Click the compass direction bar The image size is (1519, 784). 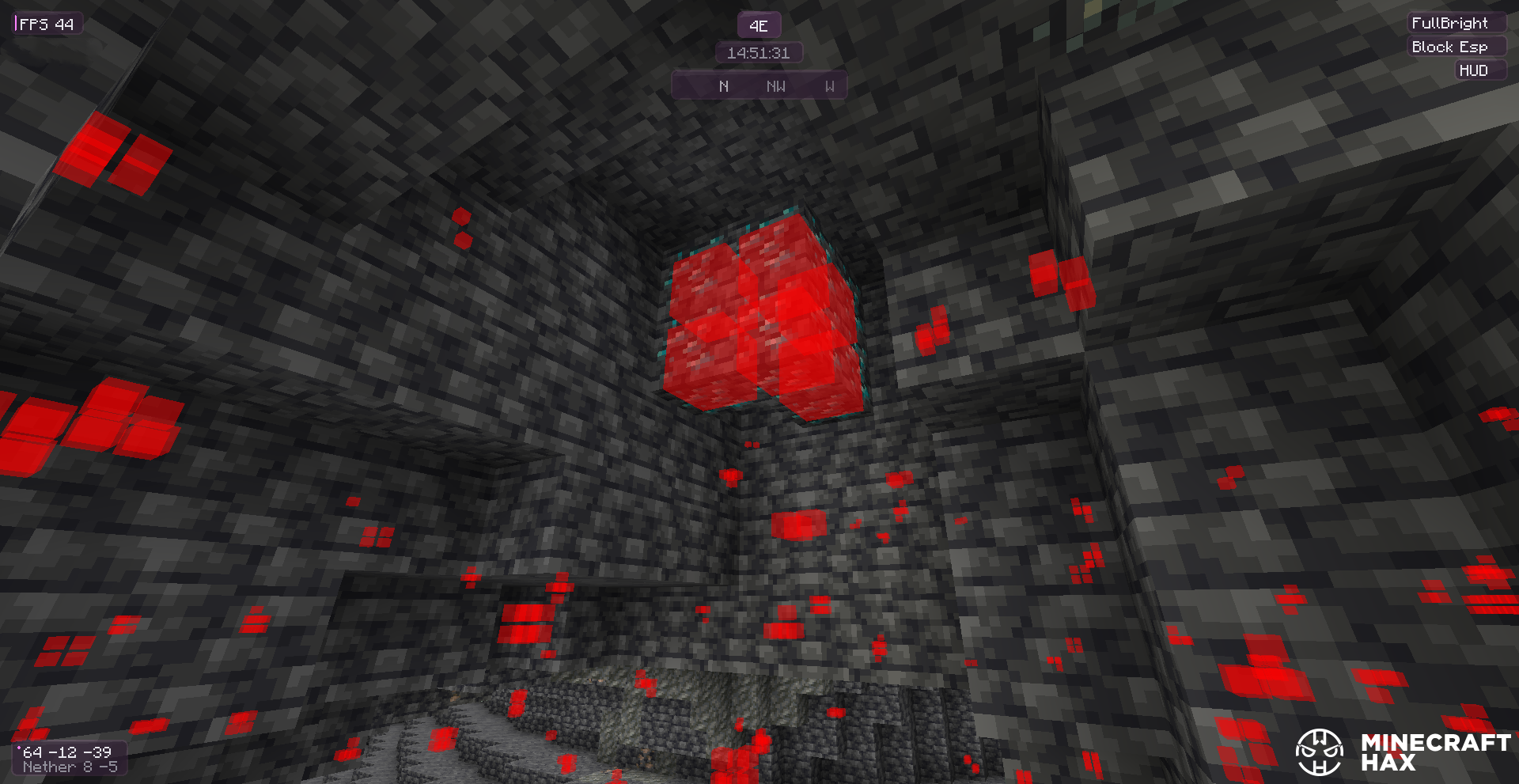759,85
